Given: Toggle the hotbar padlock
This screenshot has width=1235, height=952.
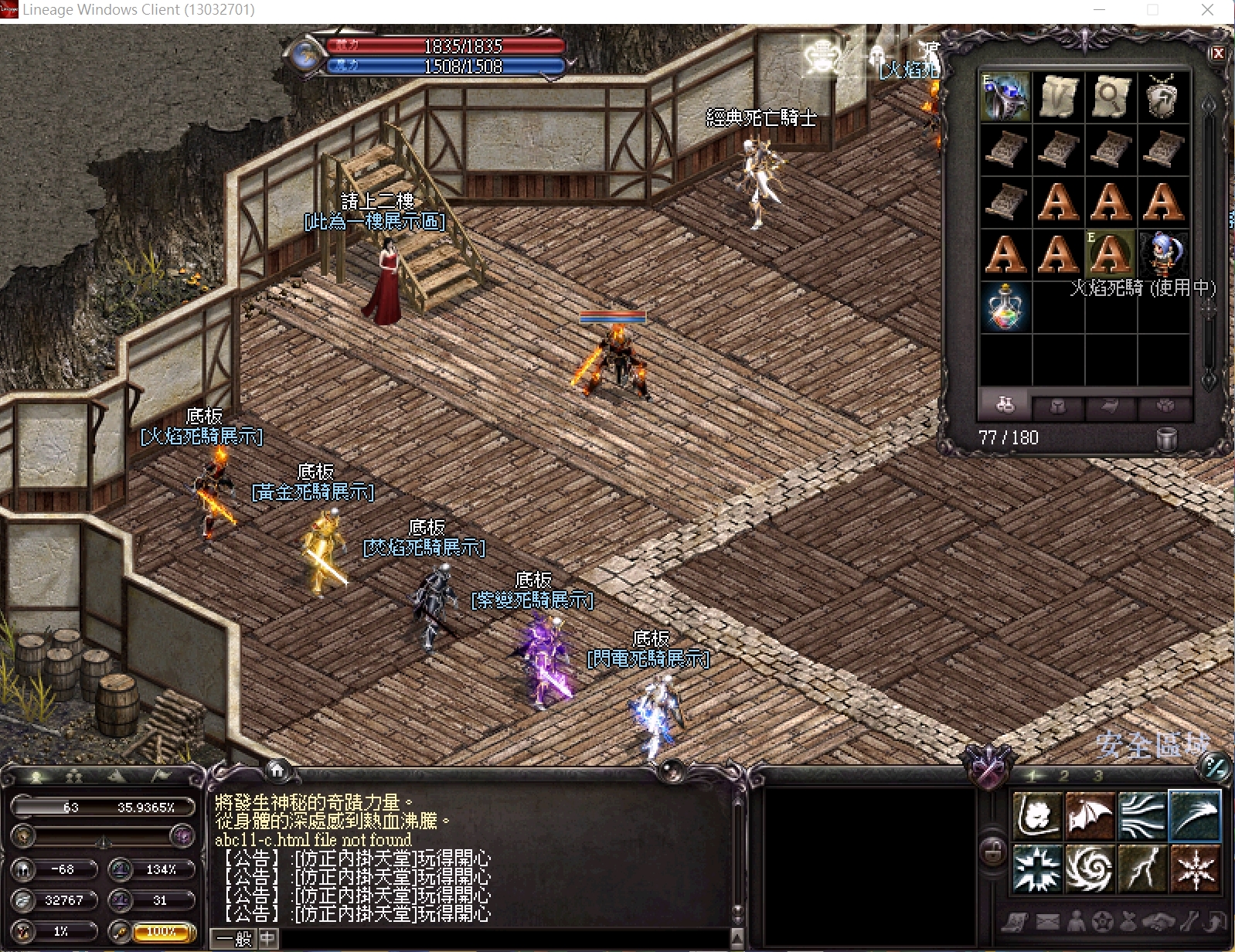Looking at the screenshot, I should [x=993, y=852].
